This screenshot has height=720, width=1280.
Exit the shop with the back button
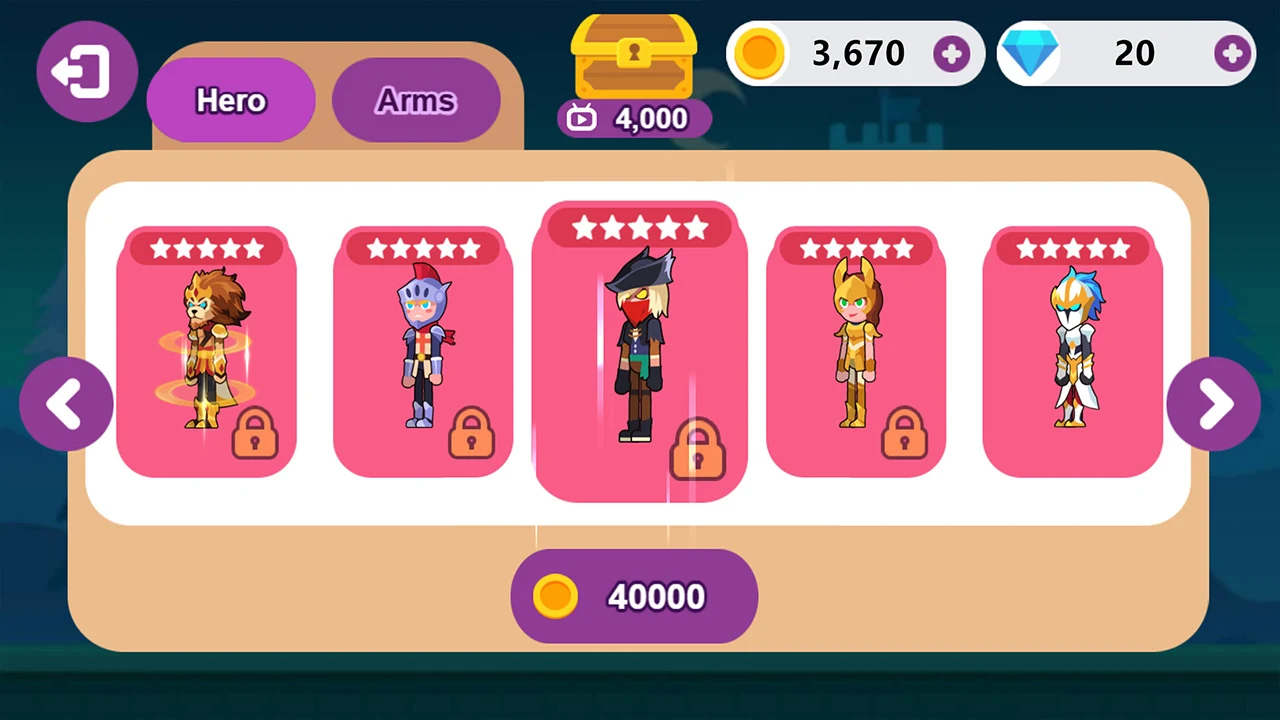coord(86,71)
